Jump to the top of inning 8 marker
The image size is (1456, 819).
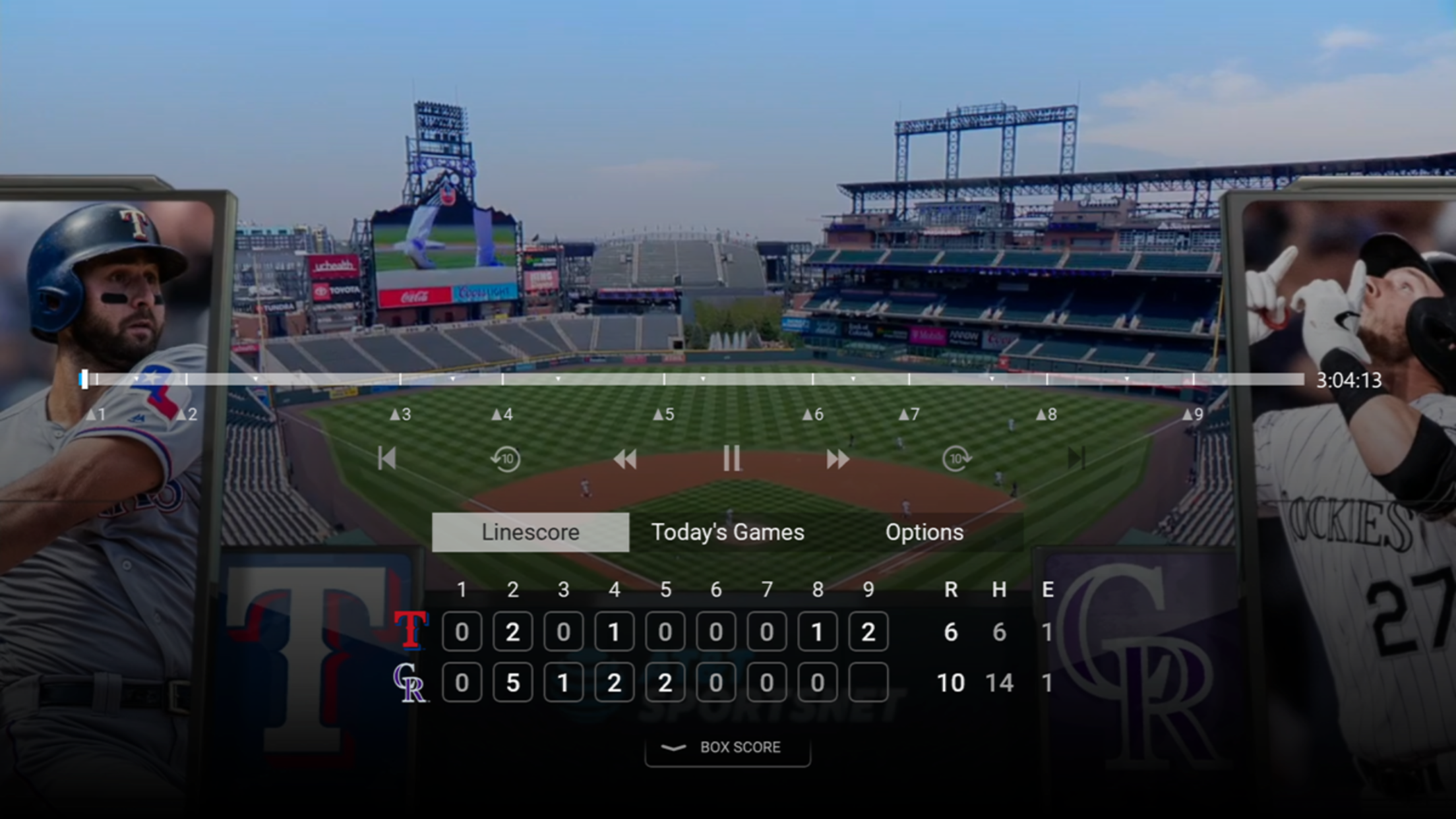1046,414
